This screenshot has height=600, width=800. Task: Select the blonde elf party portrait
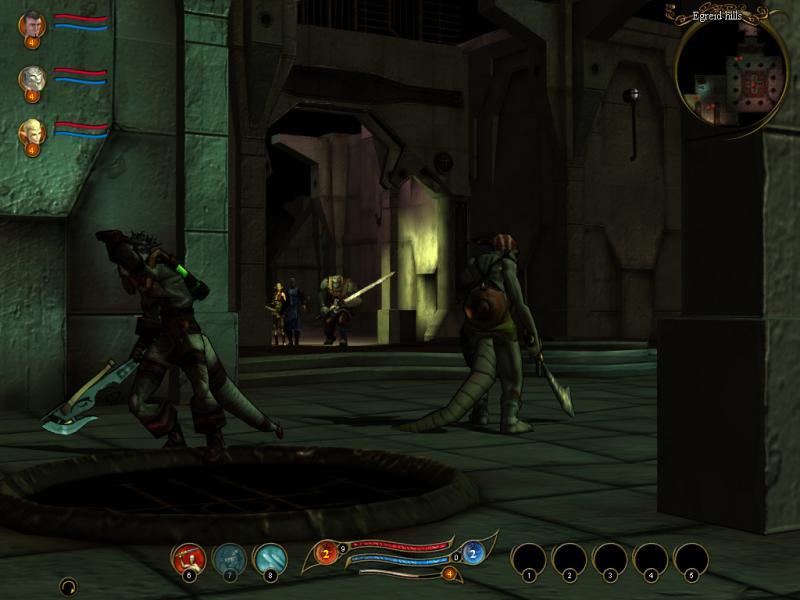(32, 132)
